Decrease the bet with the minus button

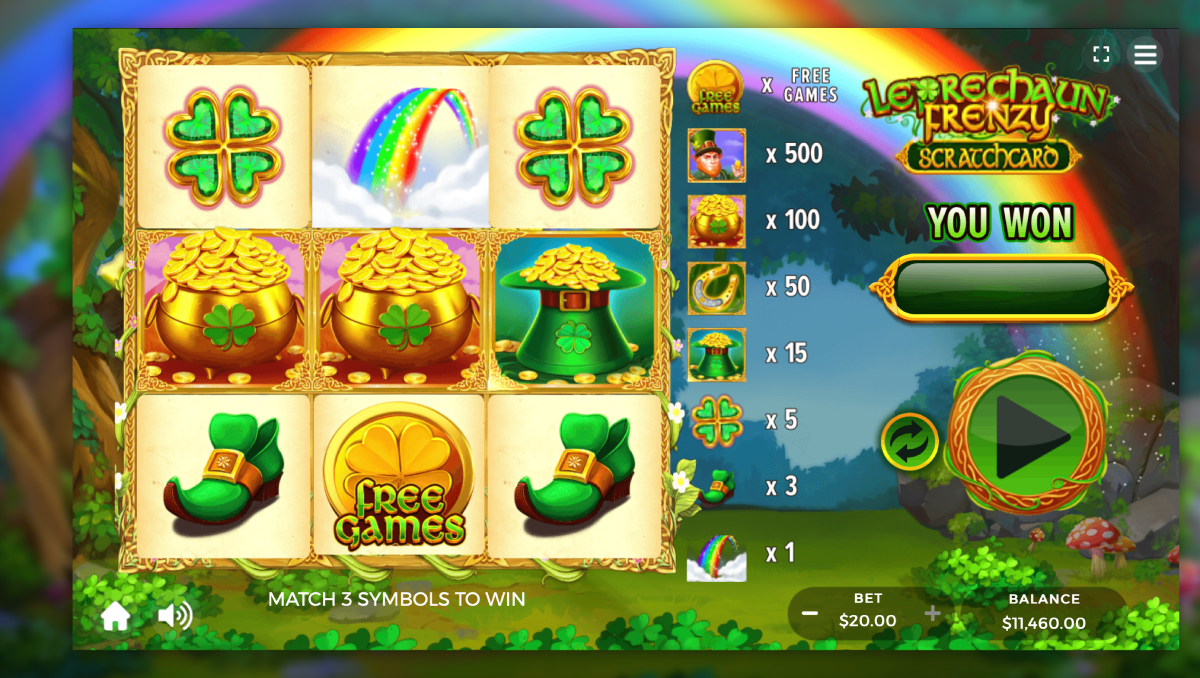[810, 613]
